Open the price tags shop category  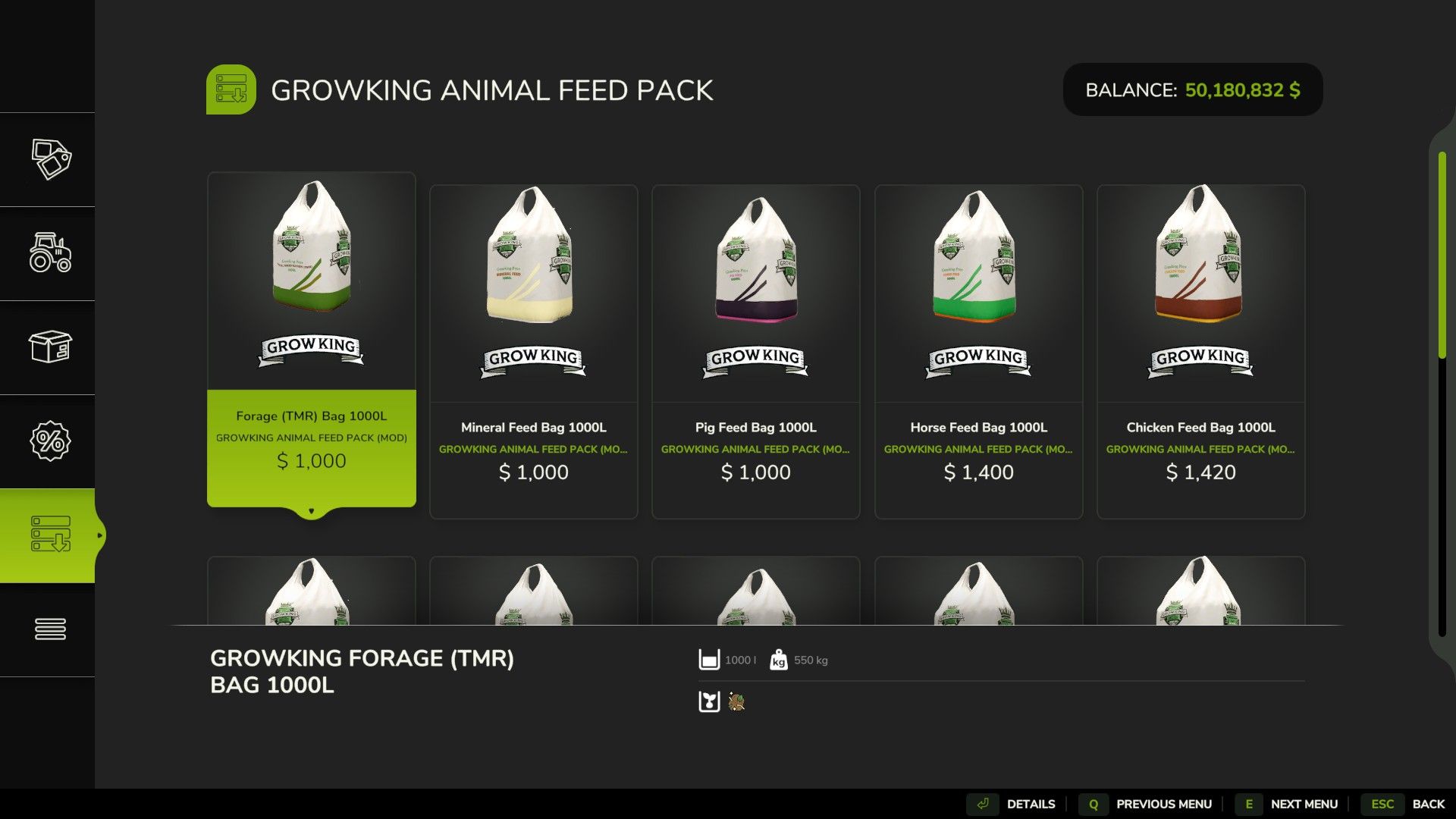(50, 159)
